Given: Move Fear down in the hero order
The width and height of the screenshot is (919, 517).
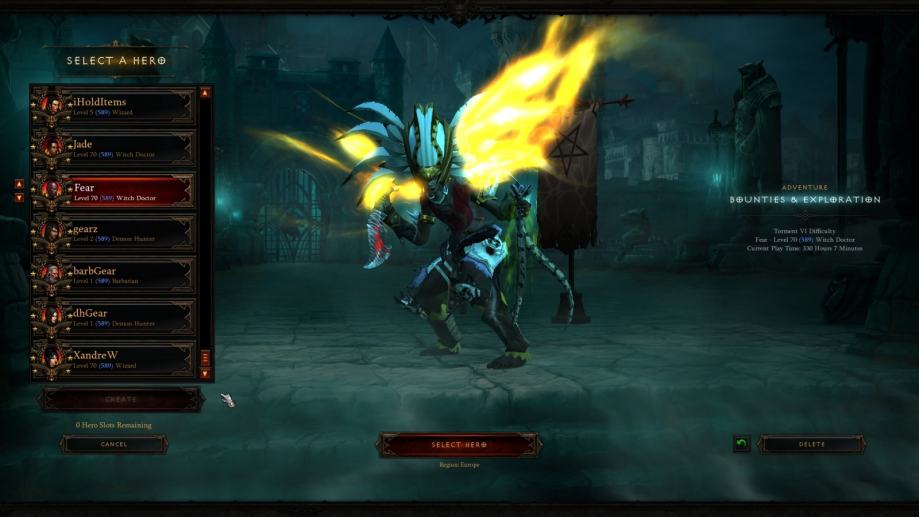Looking at the screenshot, I should point(19,197).
